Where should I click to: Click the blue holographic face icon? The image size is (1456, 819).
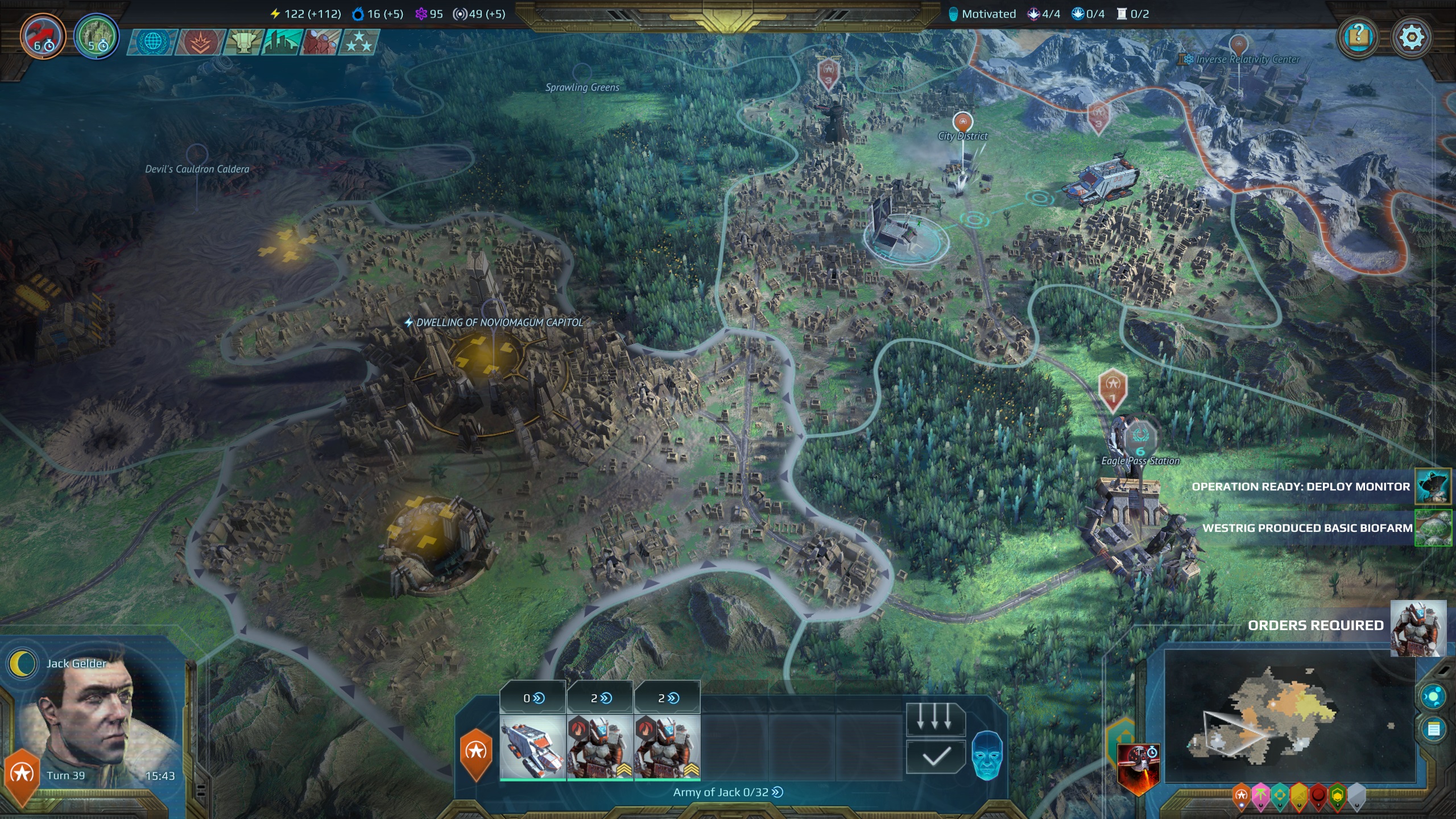pos(987,755)
